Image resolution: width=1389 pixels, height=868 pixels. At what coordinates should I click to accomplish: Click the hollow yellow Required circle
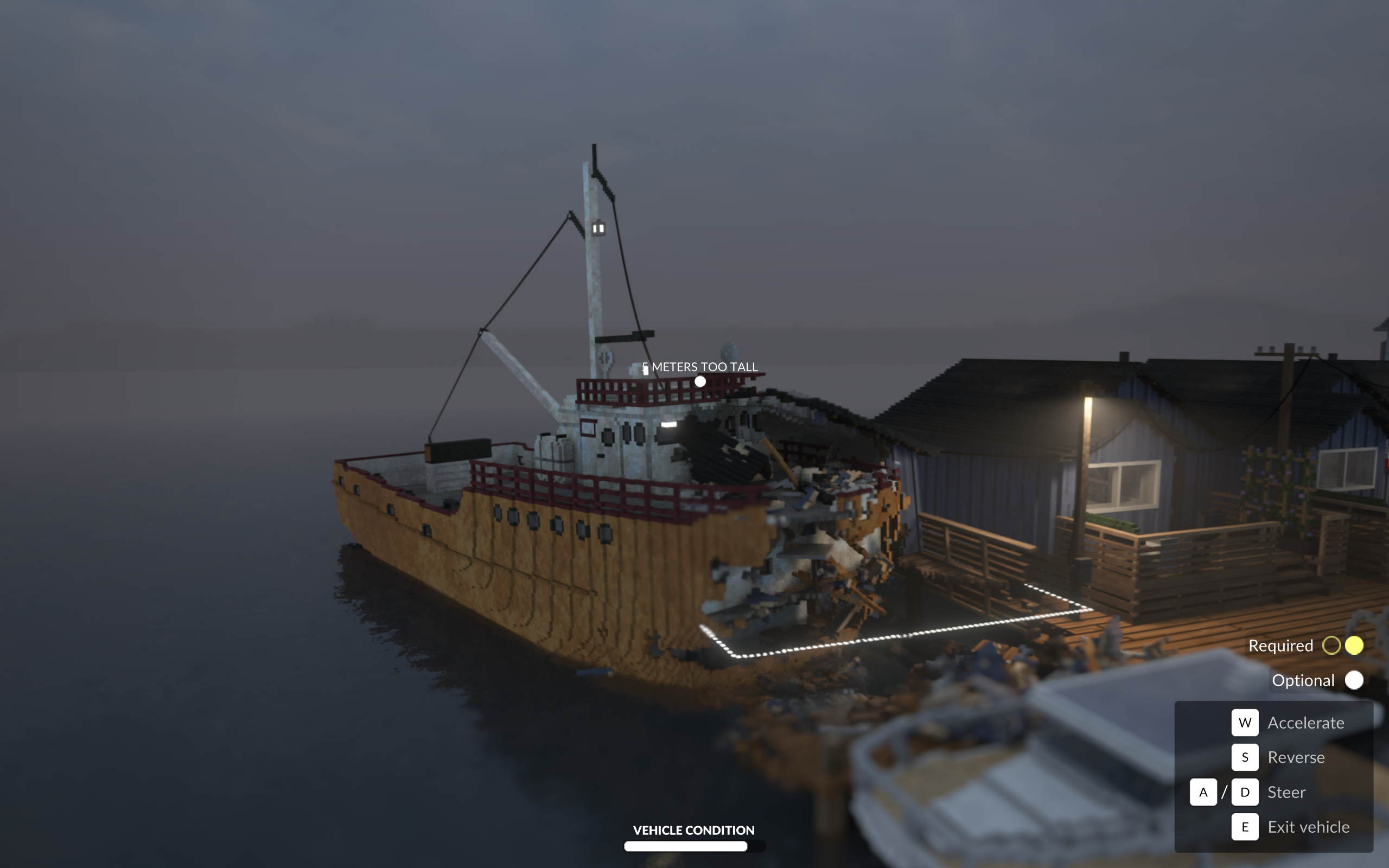[x=1332, y=645]
